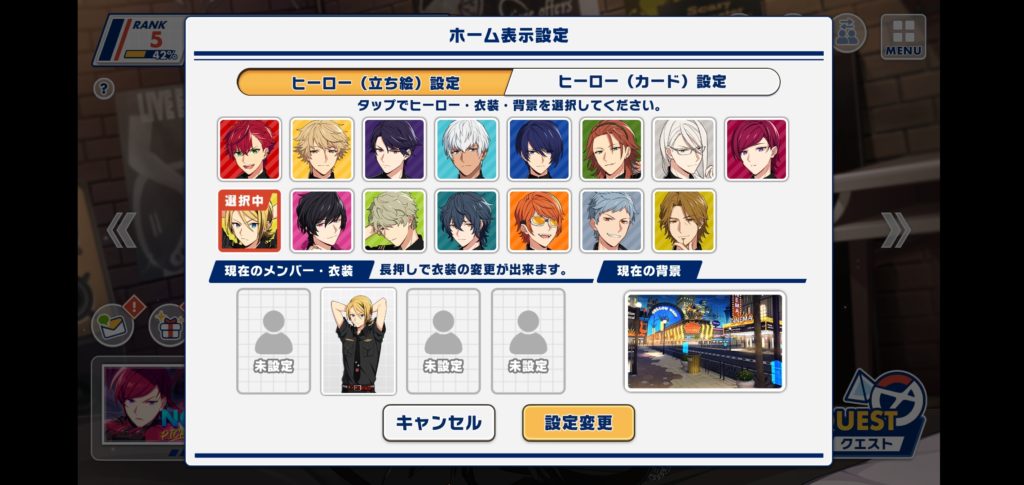Pick the light-blue-haired hero on blue background
This screenshot has width=1024, height=485.
pos(612,220)
